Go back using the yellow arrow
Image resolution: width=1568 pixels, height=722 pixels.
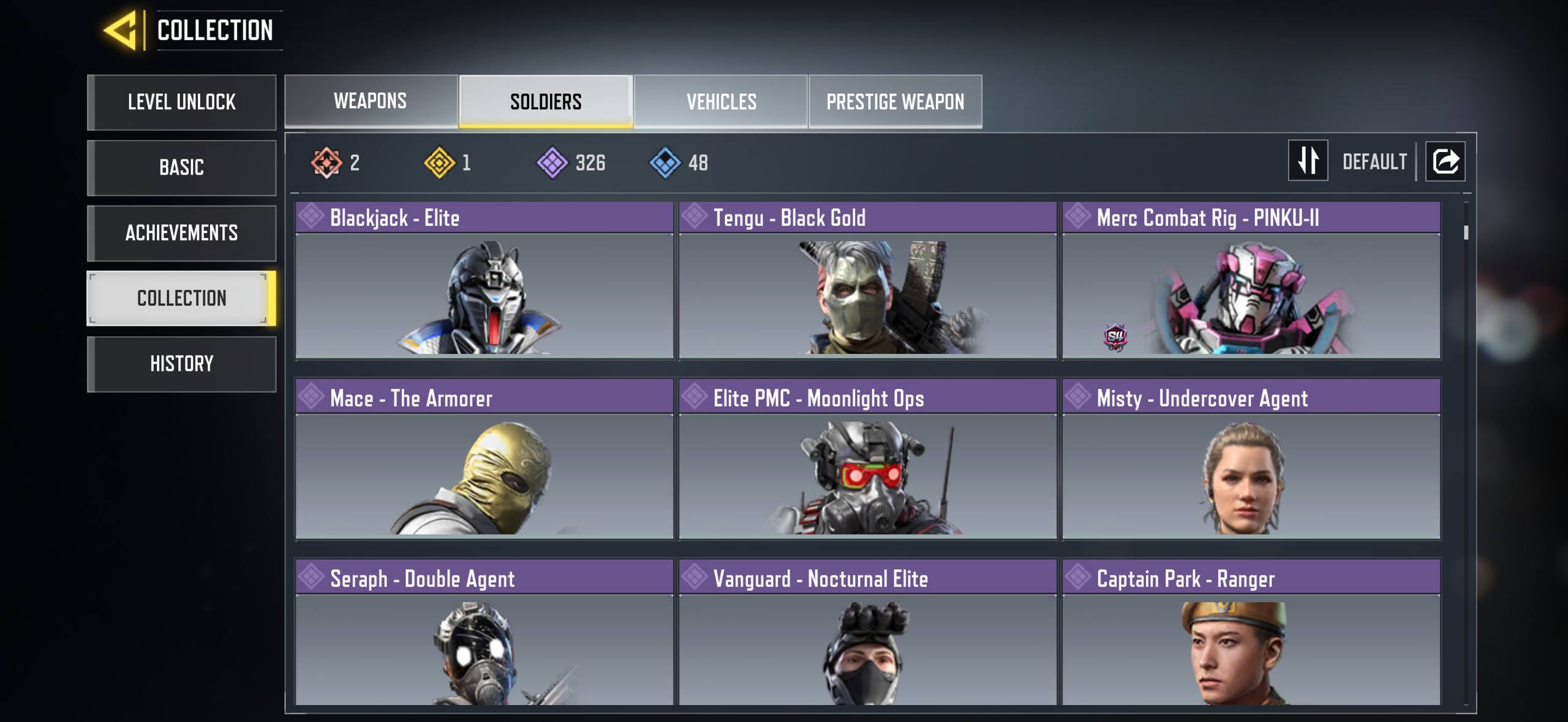[x=122, y=31]
